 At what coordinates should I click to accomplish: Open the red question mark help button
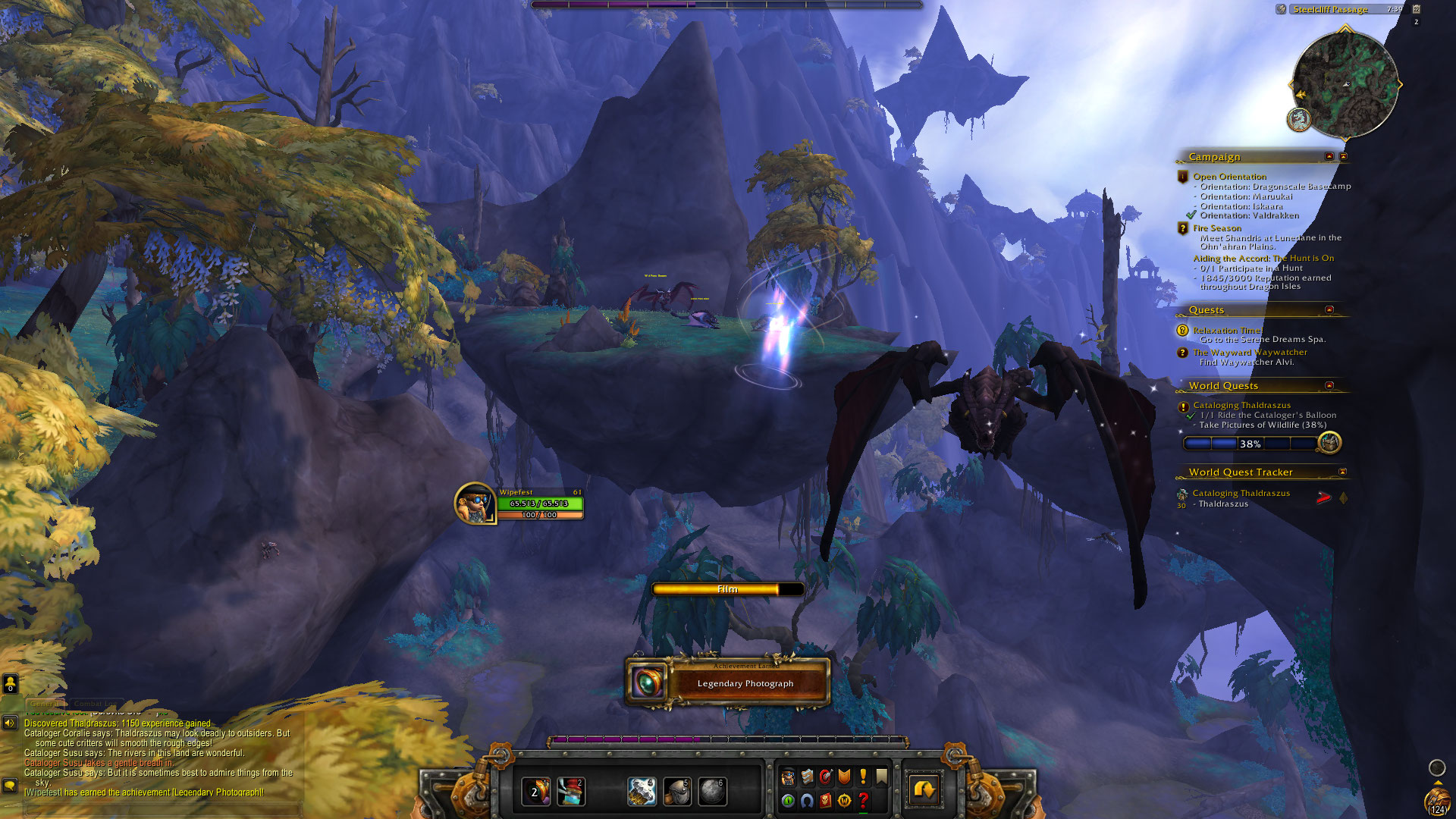(863, 800)
